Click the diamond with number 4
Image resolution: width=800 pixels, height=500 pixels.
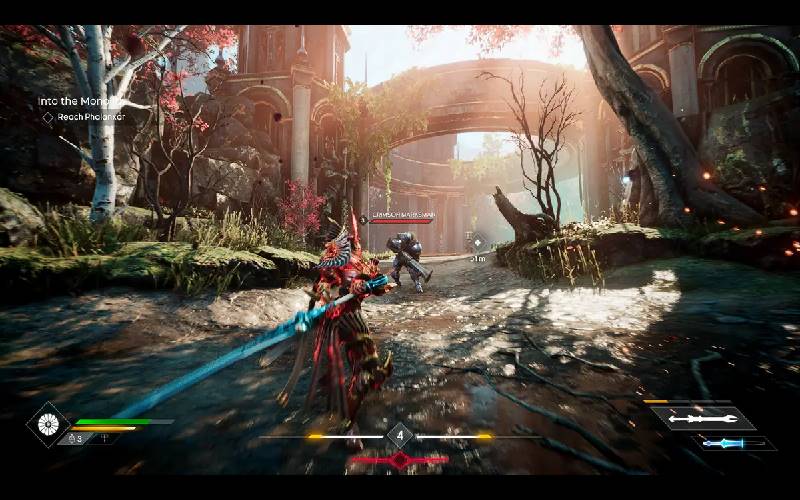point(400,436)
